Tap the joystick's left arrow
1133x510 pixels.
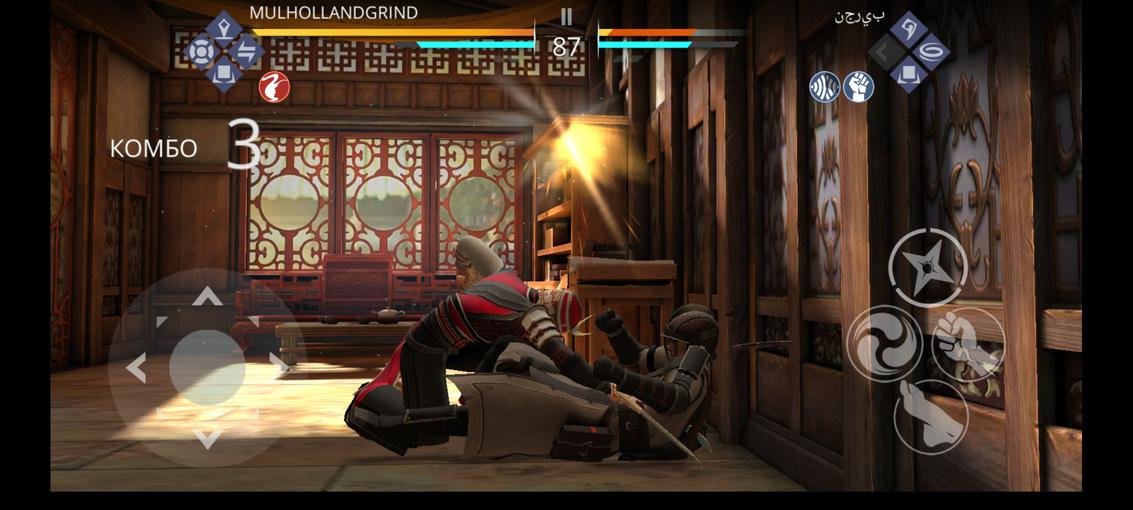click(x=136, y=368)
